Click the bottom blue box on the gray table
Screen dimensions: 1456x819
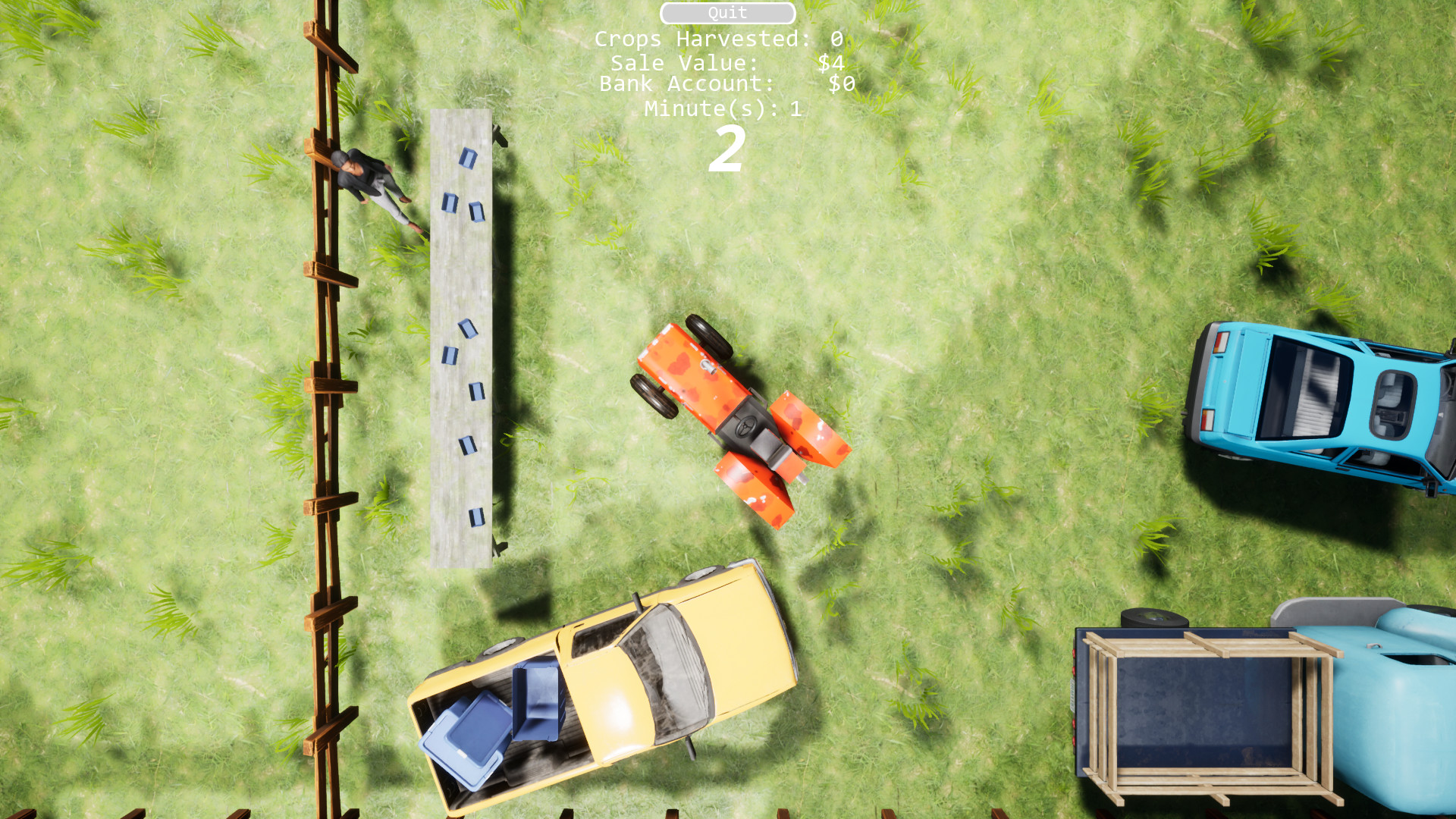pyautogui.click(x=478, y=516)
